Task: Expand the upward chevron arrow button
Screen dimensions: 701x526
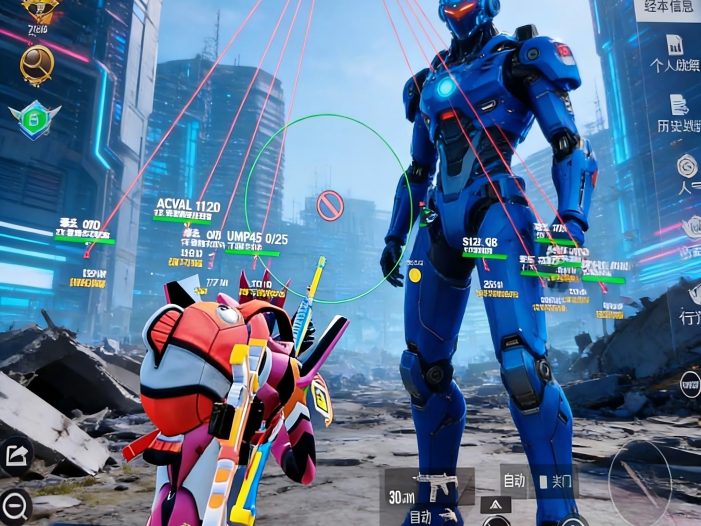Action: (x=495, y=506)
